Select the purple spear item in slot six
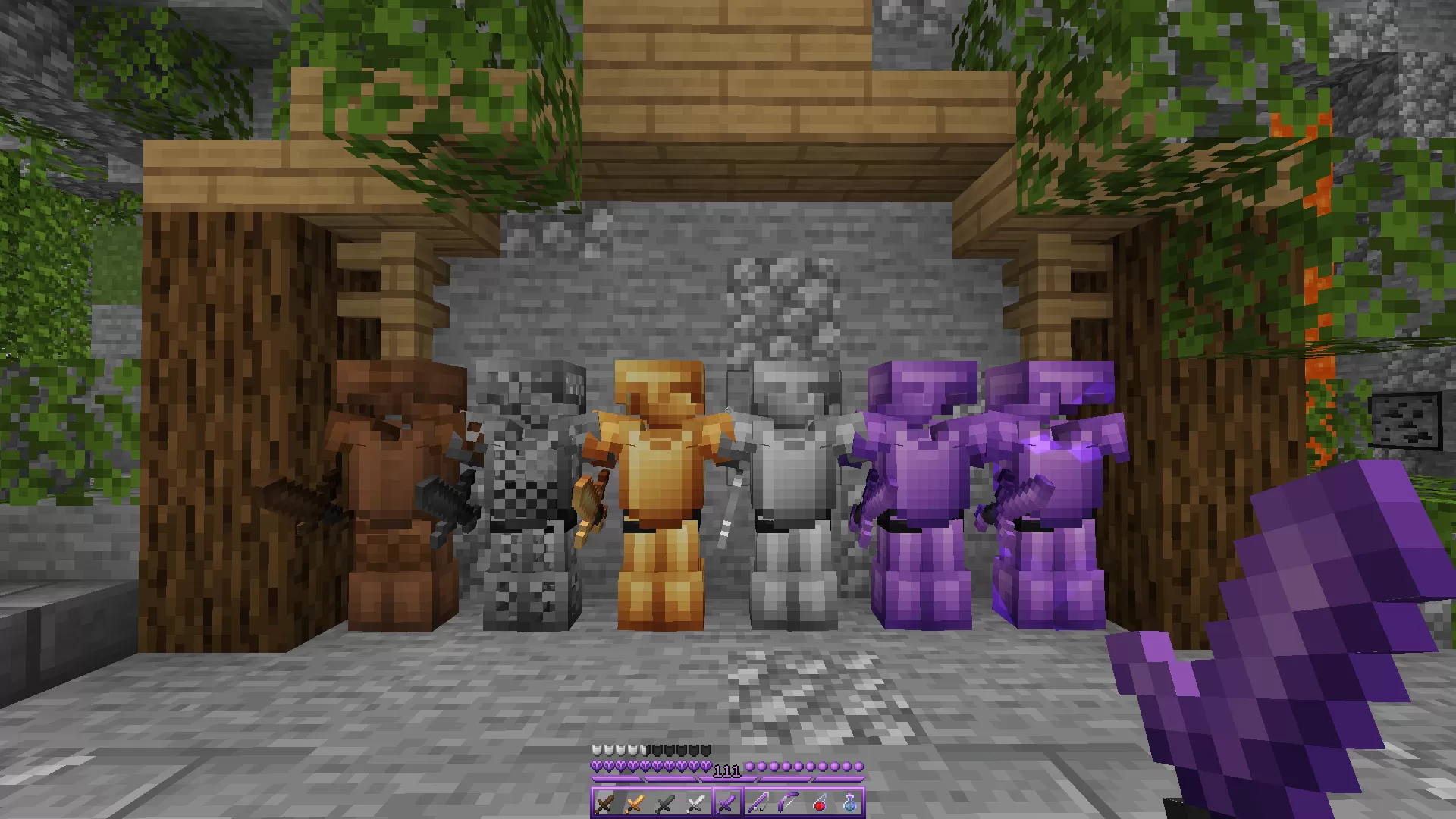1456x819 pixels. (x=758, y=804)
